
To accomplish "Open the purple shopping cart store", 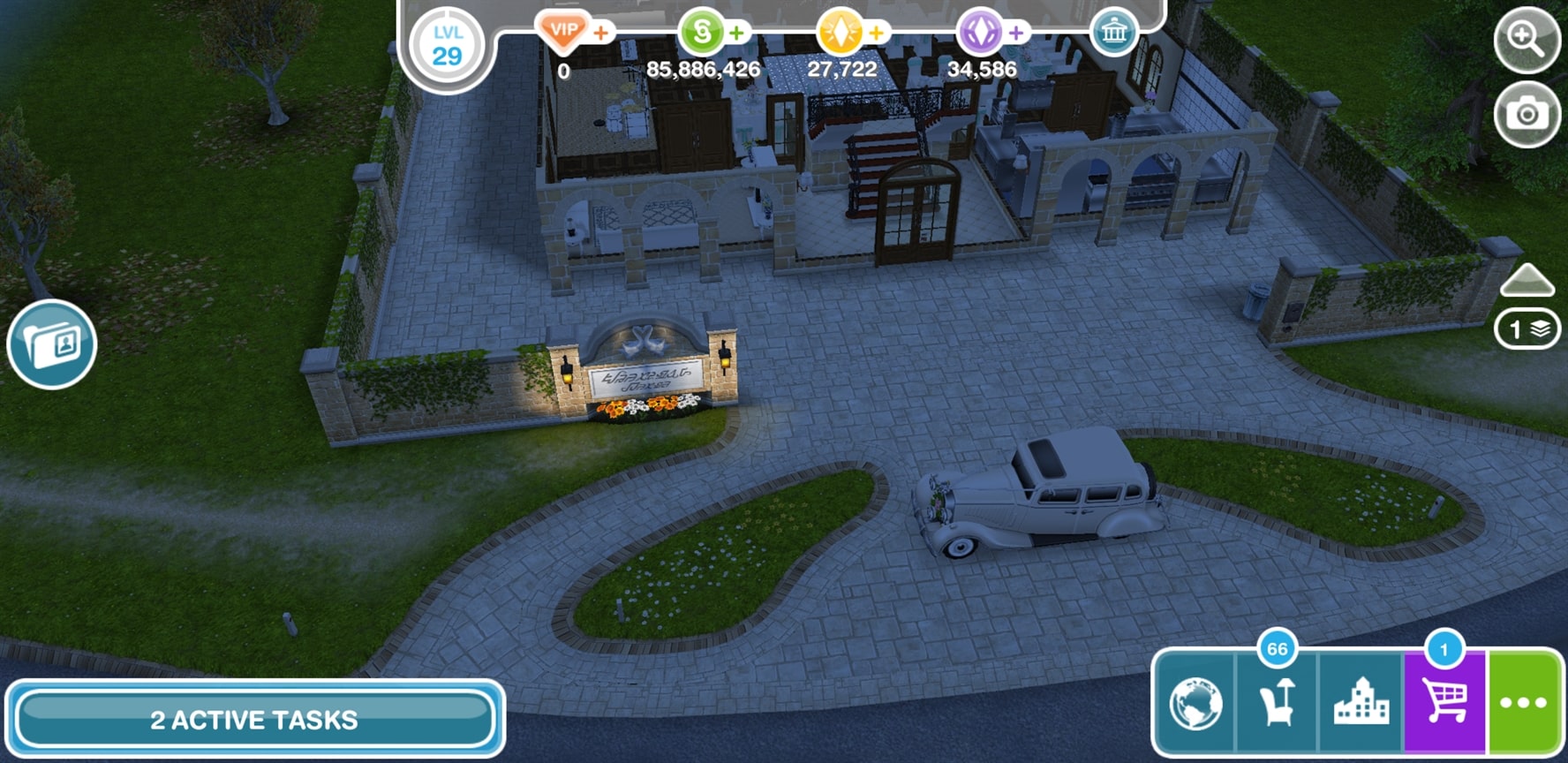I will coord(1444,704).
